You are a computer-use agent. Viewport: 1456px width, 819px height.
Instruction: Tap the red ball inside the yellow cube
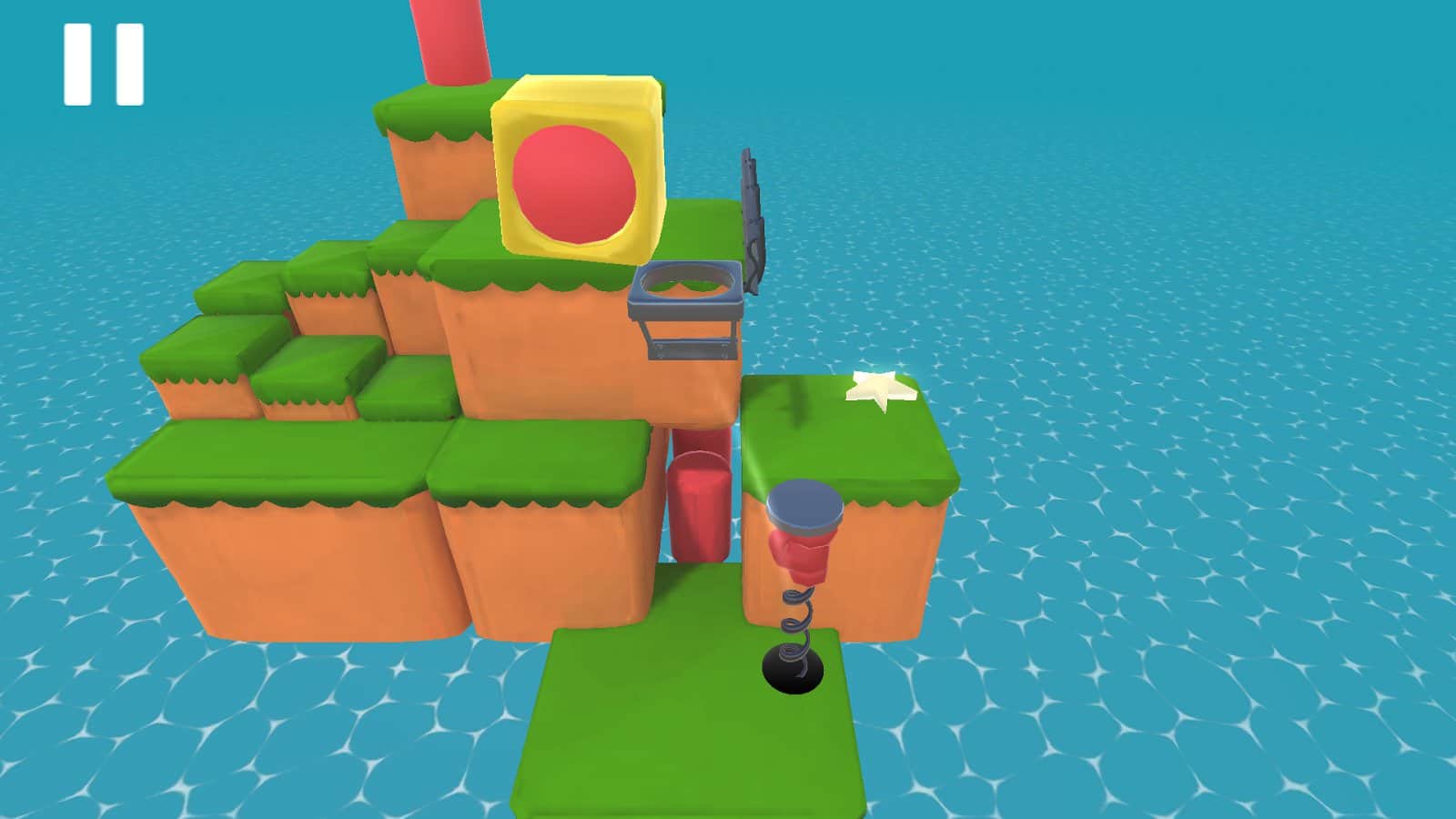(x=573, y=182)
